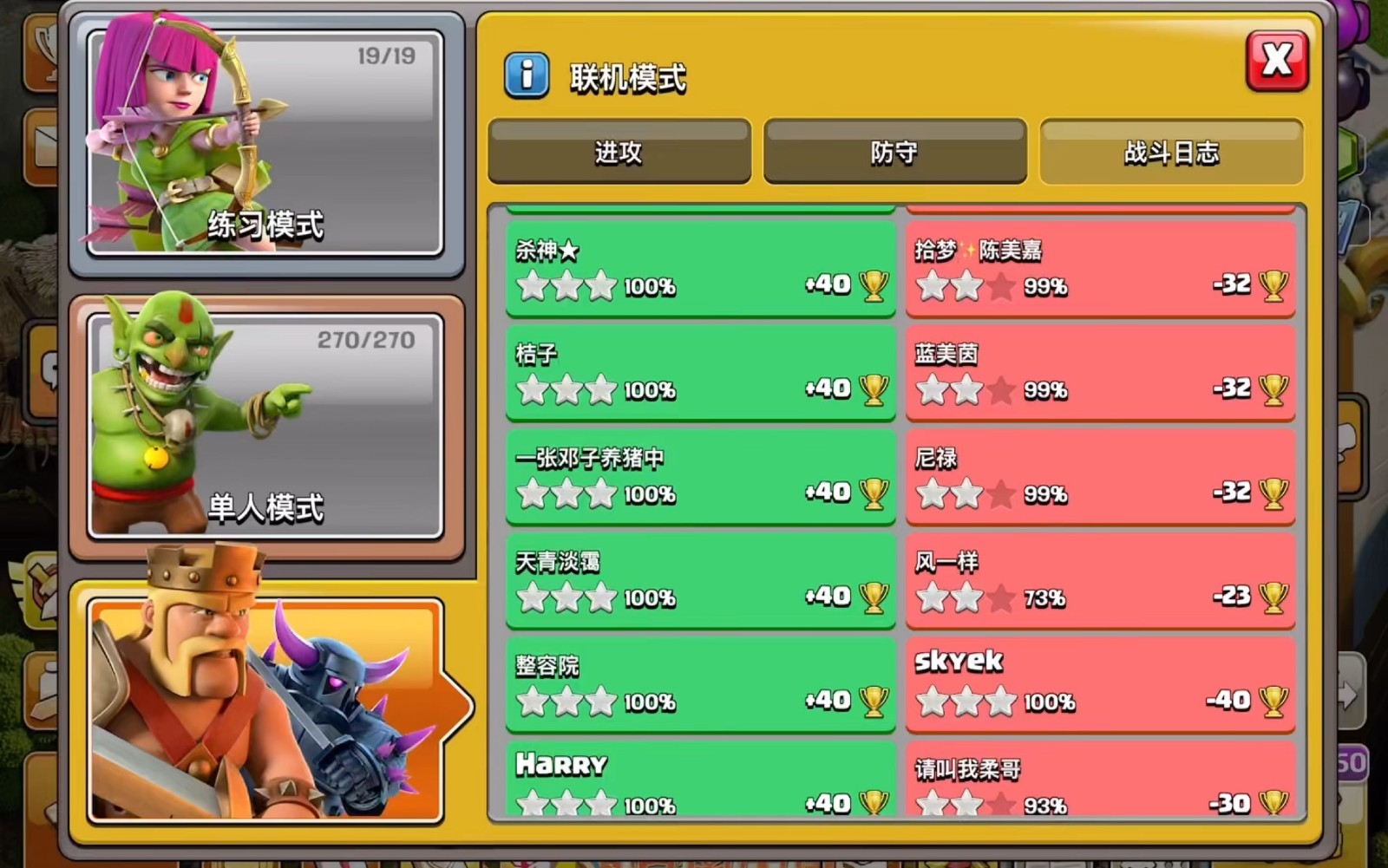Viewport: 1388px width, 868px height.
Task: Switch to the 防守 defense tab
Action: (x=894, y=152)
